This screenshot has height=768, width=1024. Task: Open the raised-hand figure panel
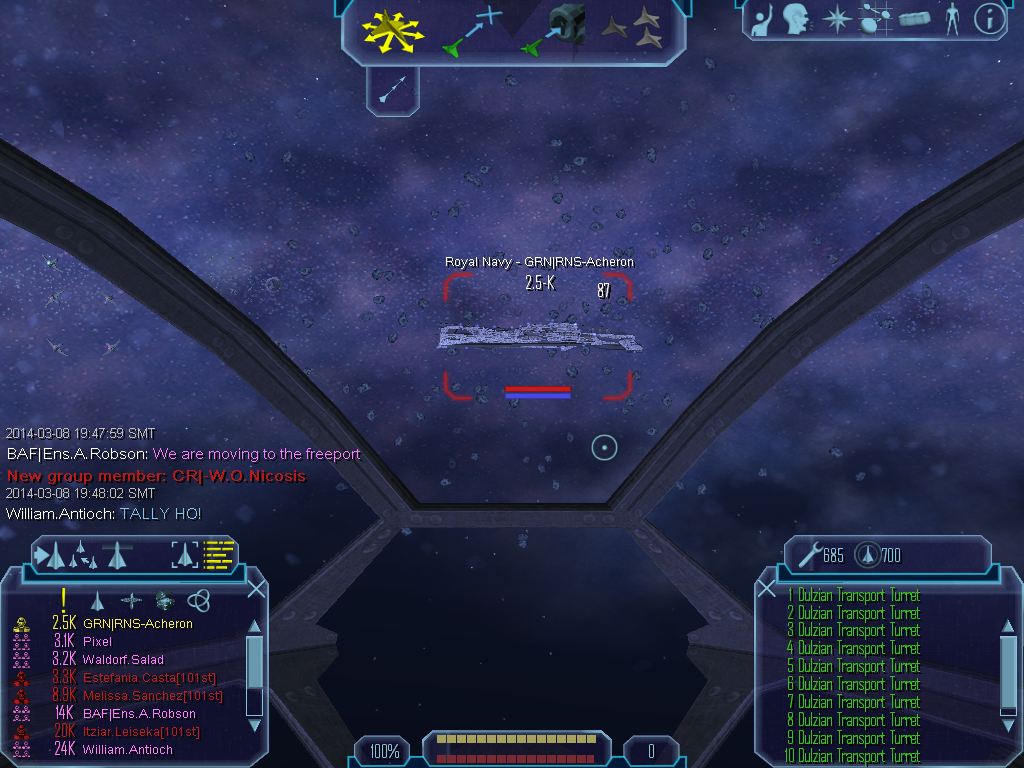point(763,19)
